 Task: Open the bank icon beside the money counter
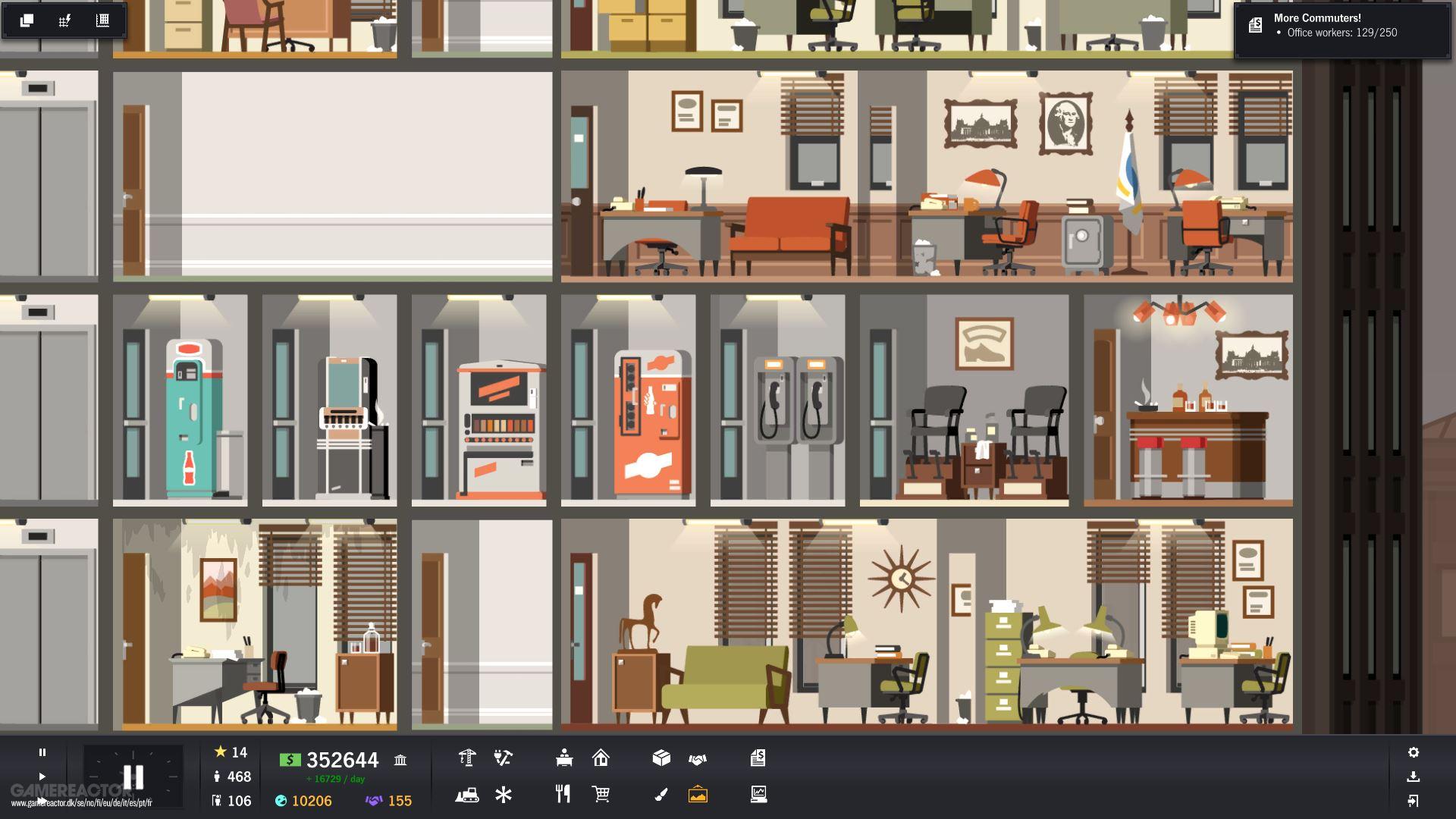[x=400, y=759]
